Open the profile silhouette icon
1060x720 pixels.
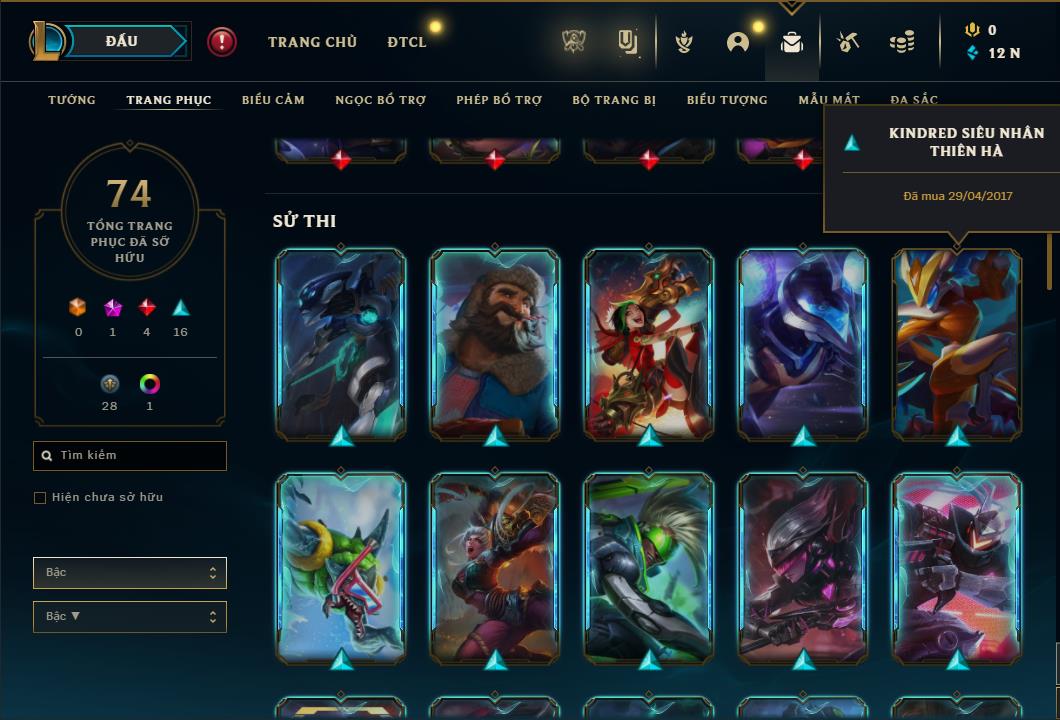pos(738,42)
